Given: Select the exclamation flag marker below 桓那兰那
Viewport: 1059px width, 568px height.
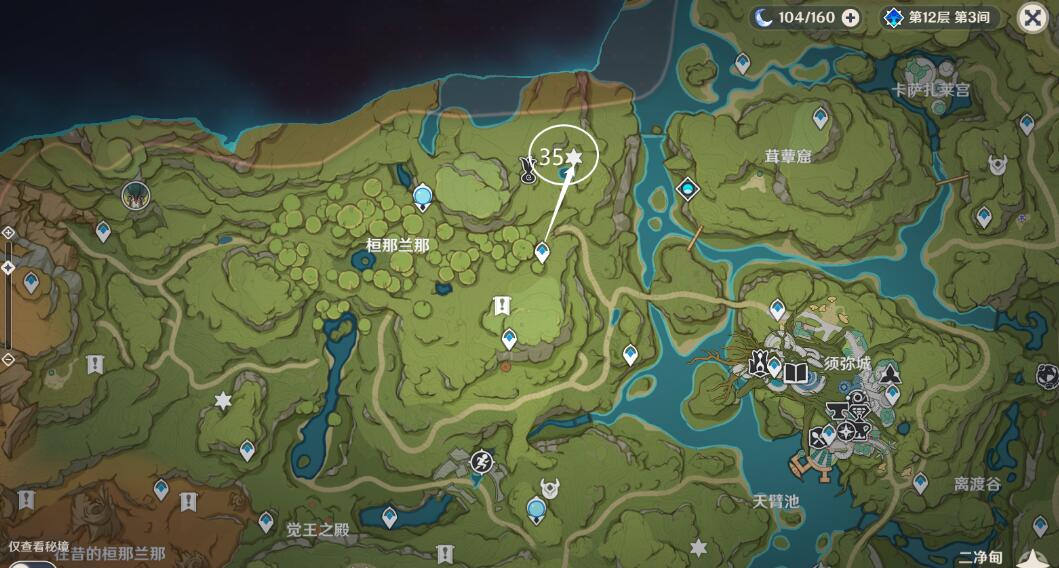Looking at the screenshot, I should pos(501,306).
